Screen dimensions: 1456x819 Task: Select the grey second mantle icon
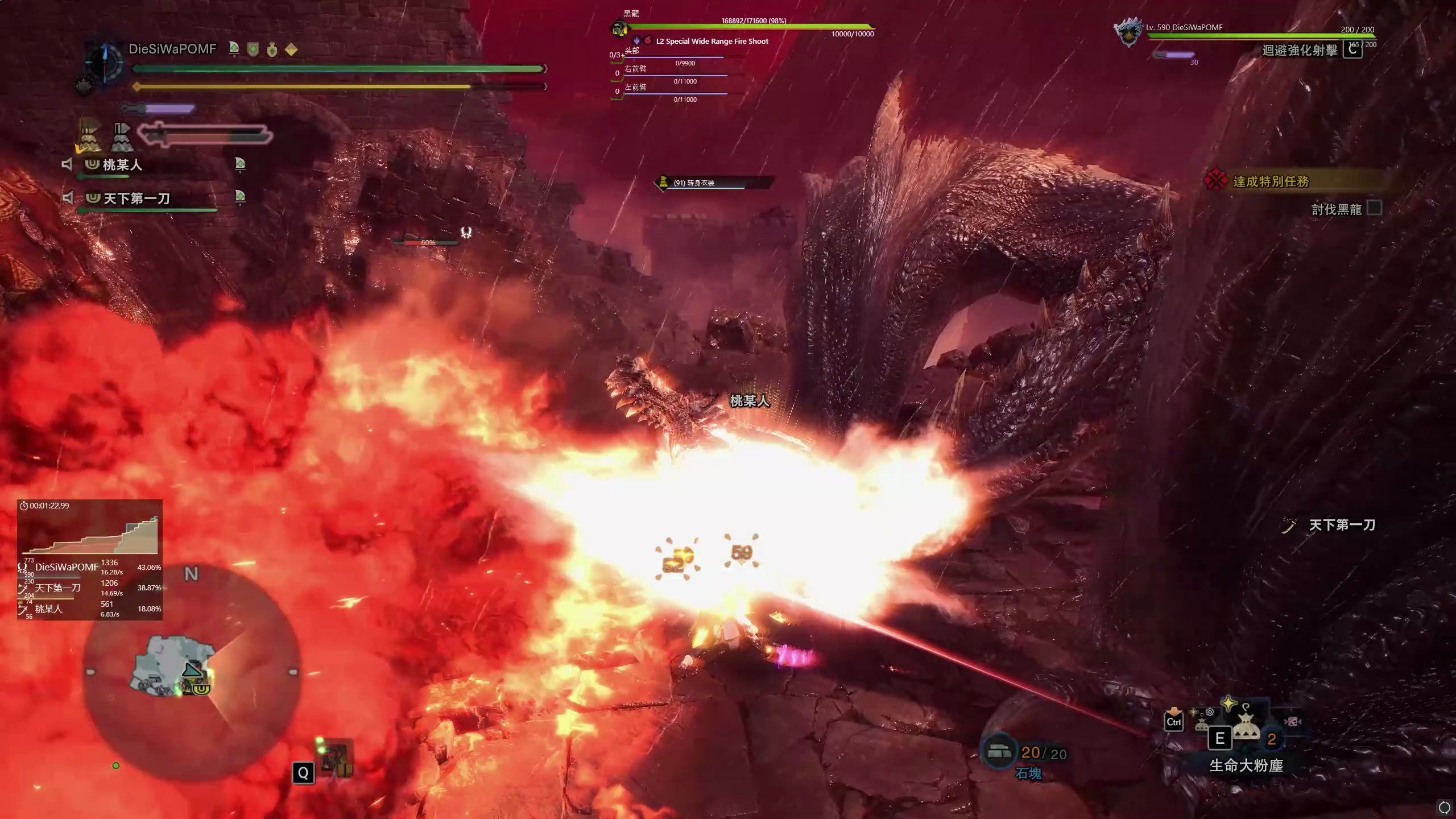tap(122, 138)
